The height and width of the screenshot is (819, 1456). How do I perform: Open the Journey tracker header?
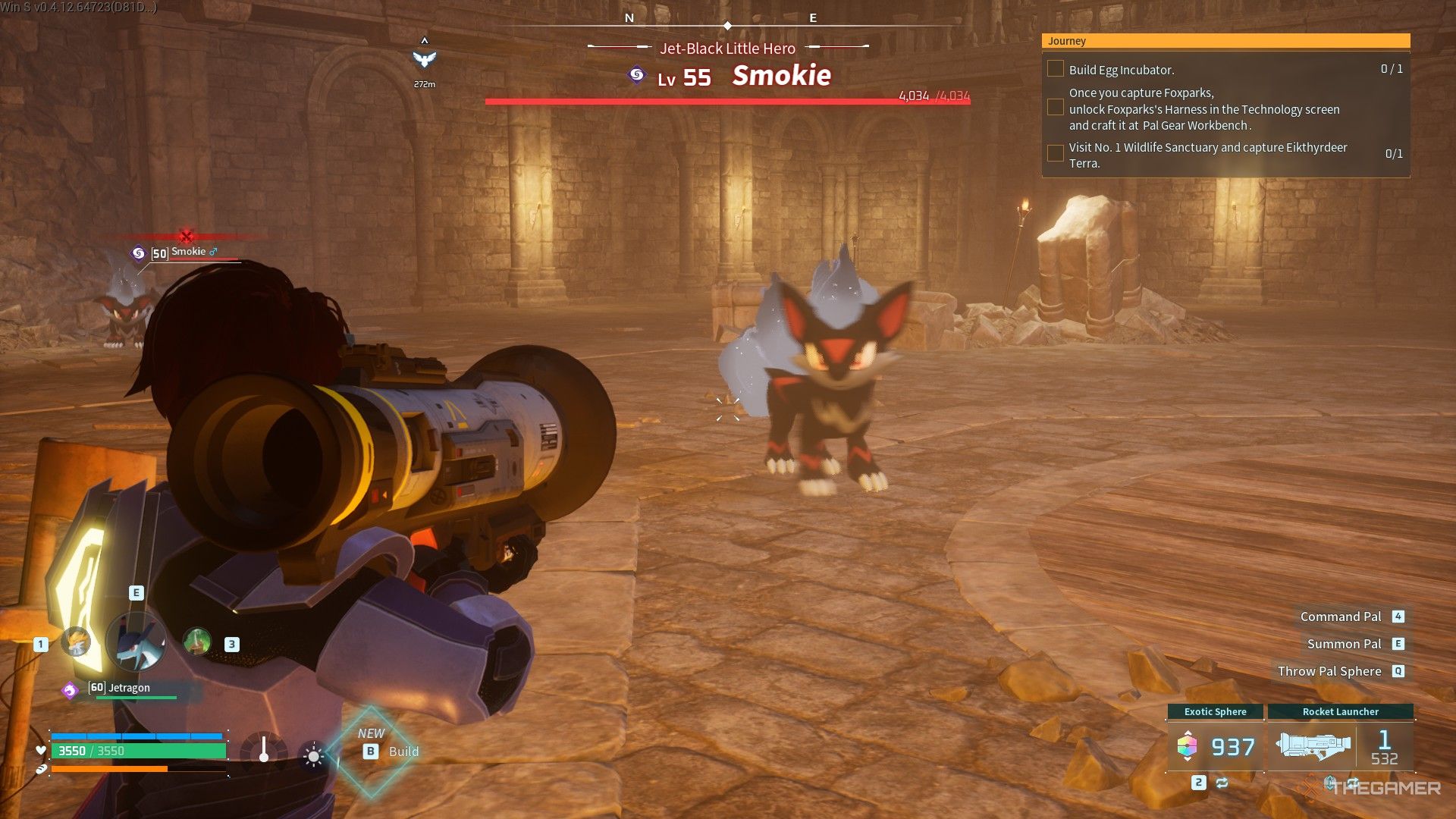click(x=1225, y=41)
